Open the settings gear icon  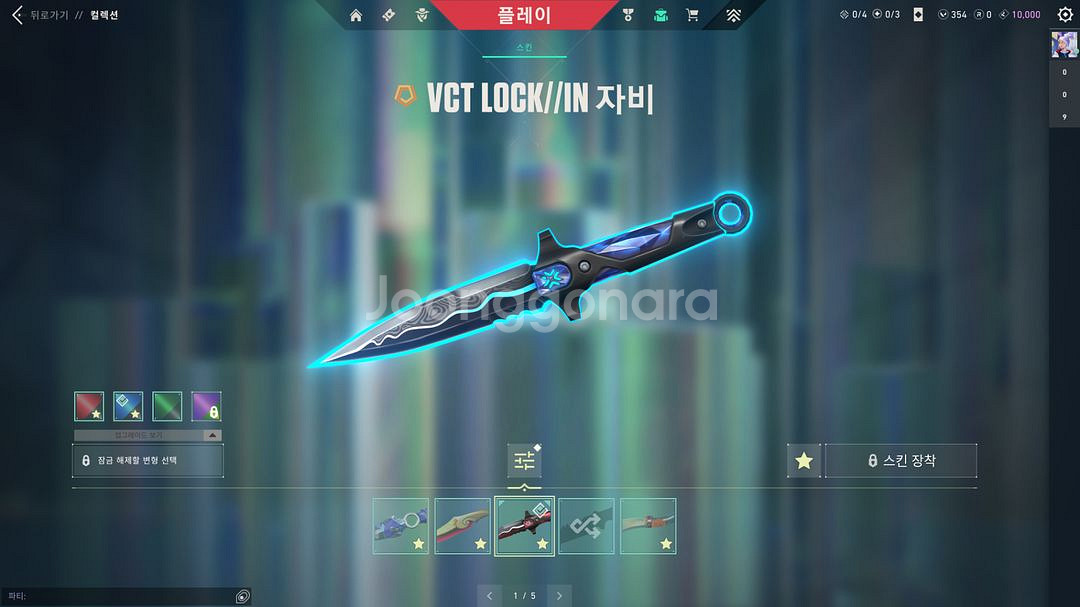pos(1065,15)
